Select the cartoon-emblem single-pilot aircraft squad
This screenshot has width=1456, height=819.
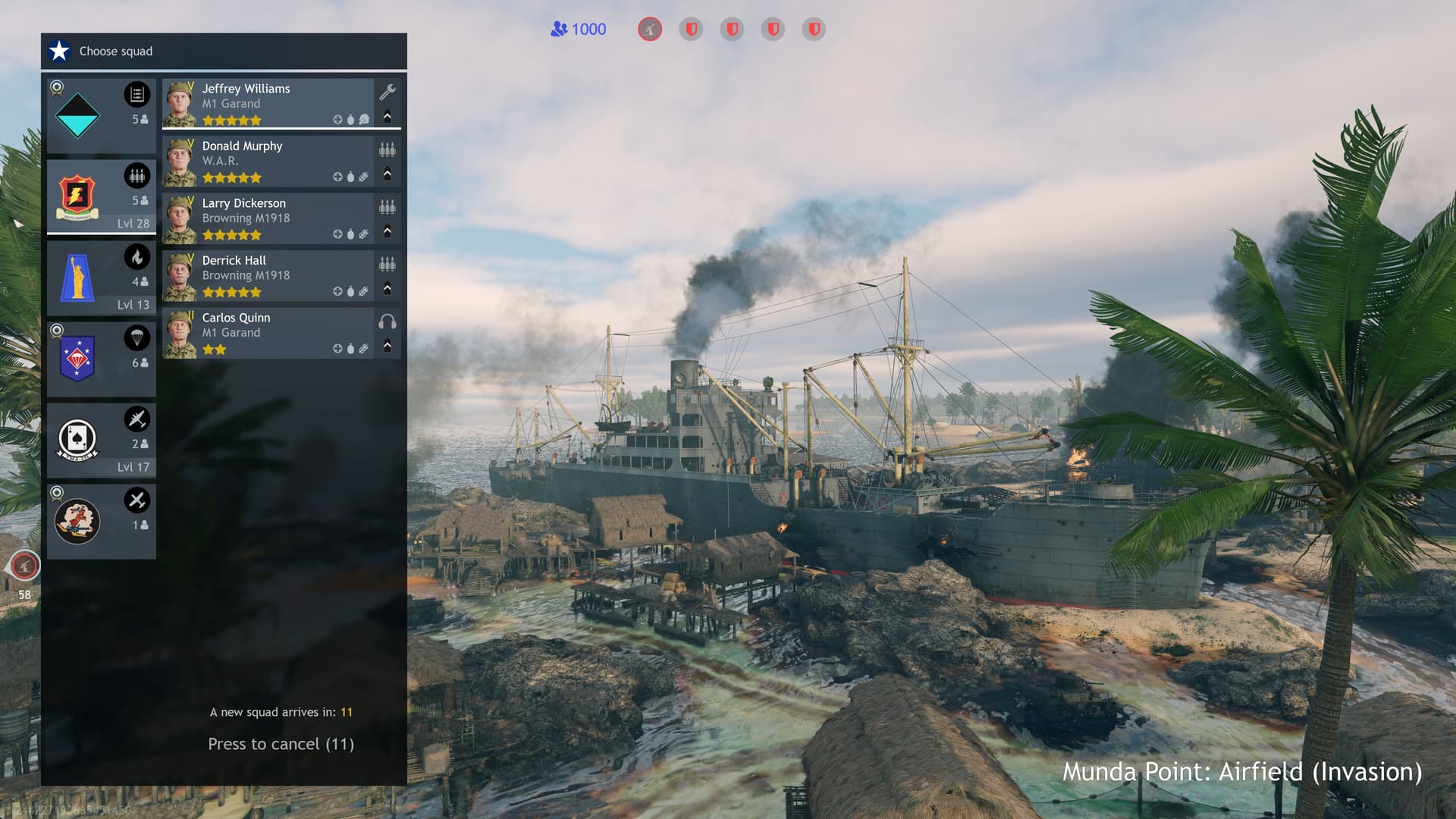[101, 521]
